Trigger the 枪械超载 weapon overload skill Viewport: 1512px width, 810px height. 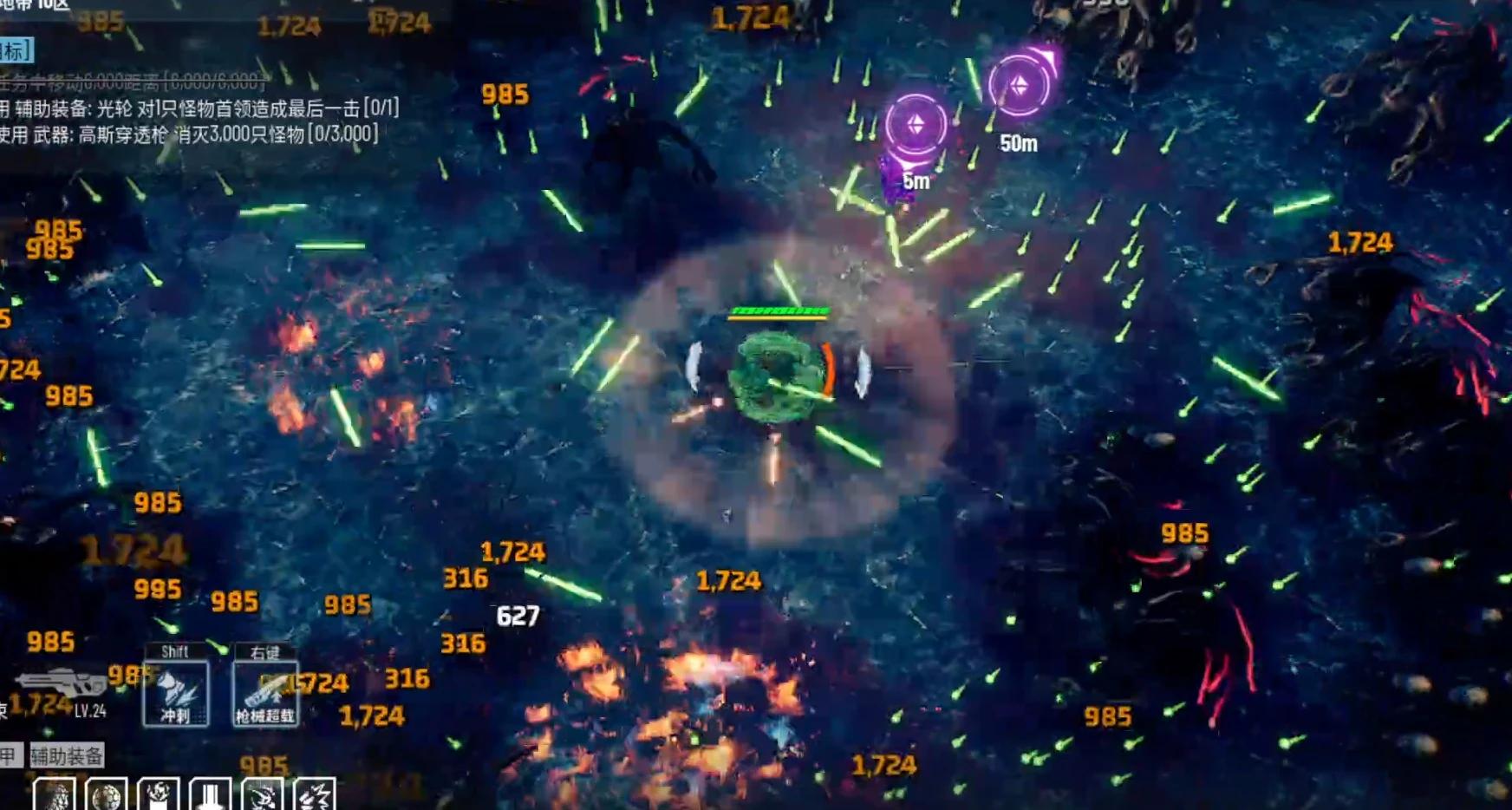pos(265,693)
